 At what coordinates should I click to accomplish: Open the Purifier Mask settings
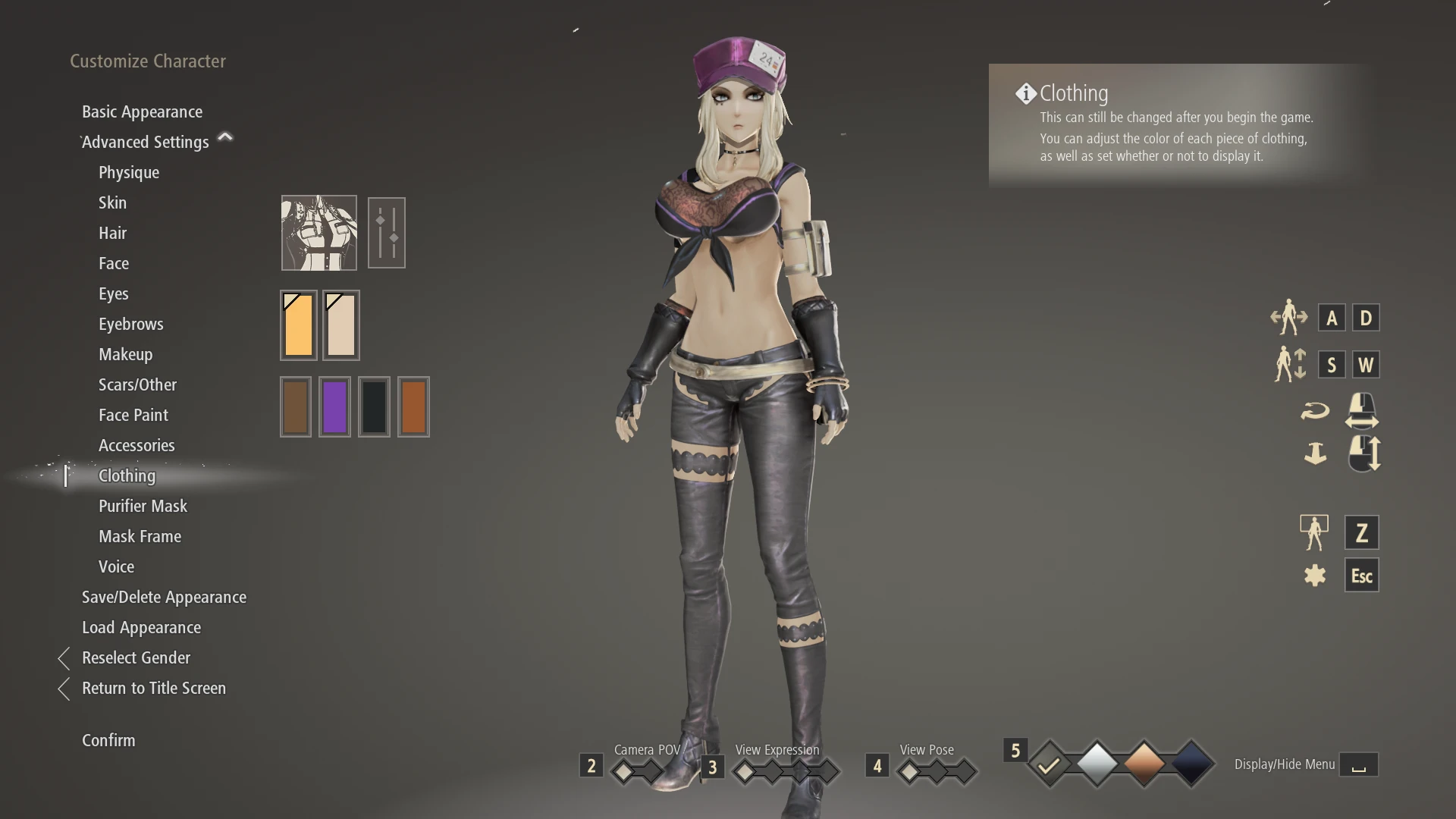[x=143, y=506]
